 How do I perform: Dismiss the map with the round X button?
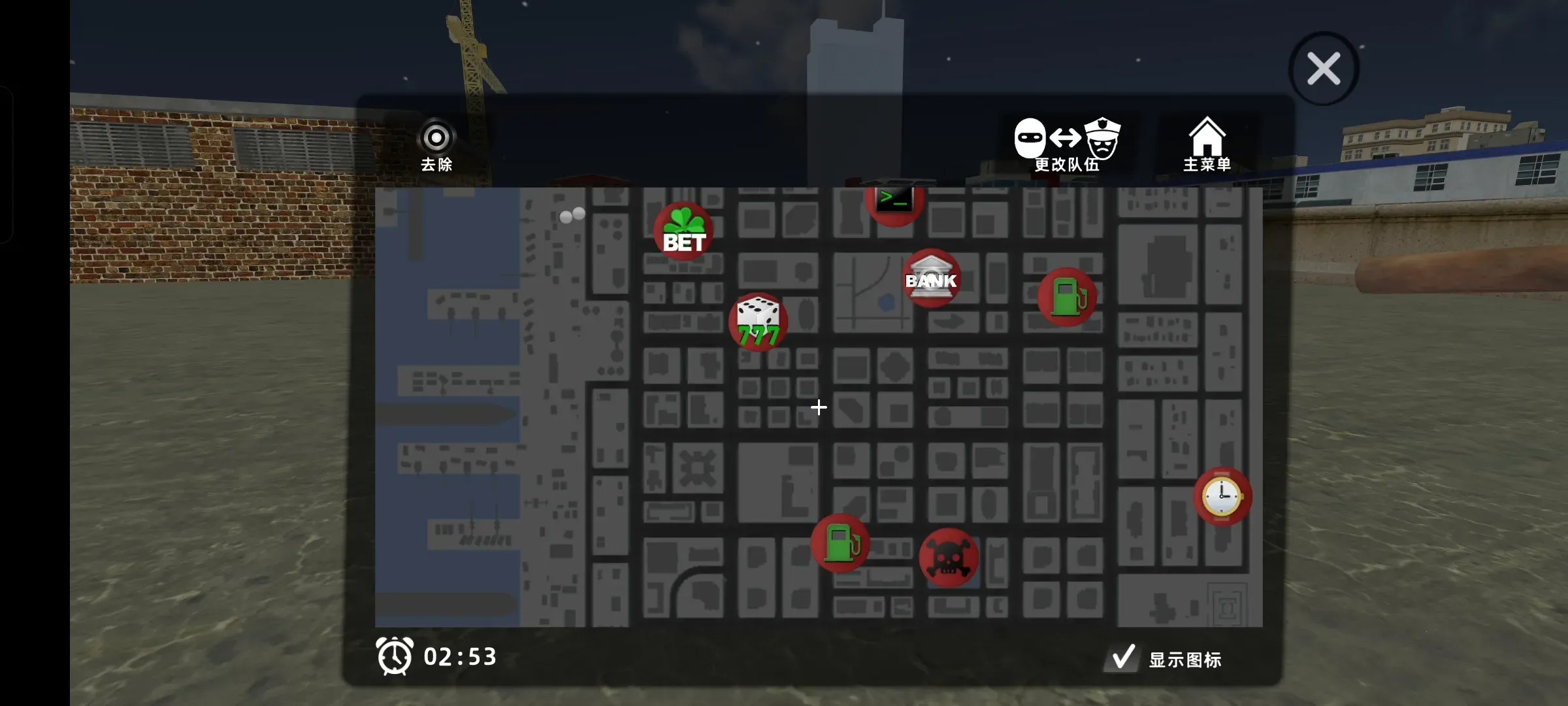tap(1324, 68)
